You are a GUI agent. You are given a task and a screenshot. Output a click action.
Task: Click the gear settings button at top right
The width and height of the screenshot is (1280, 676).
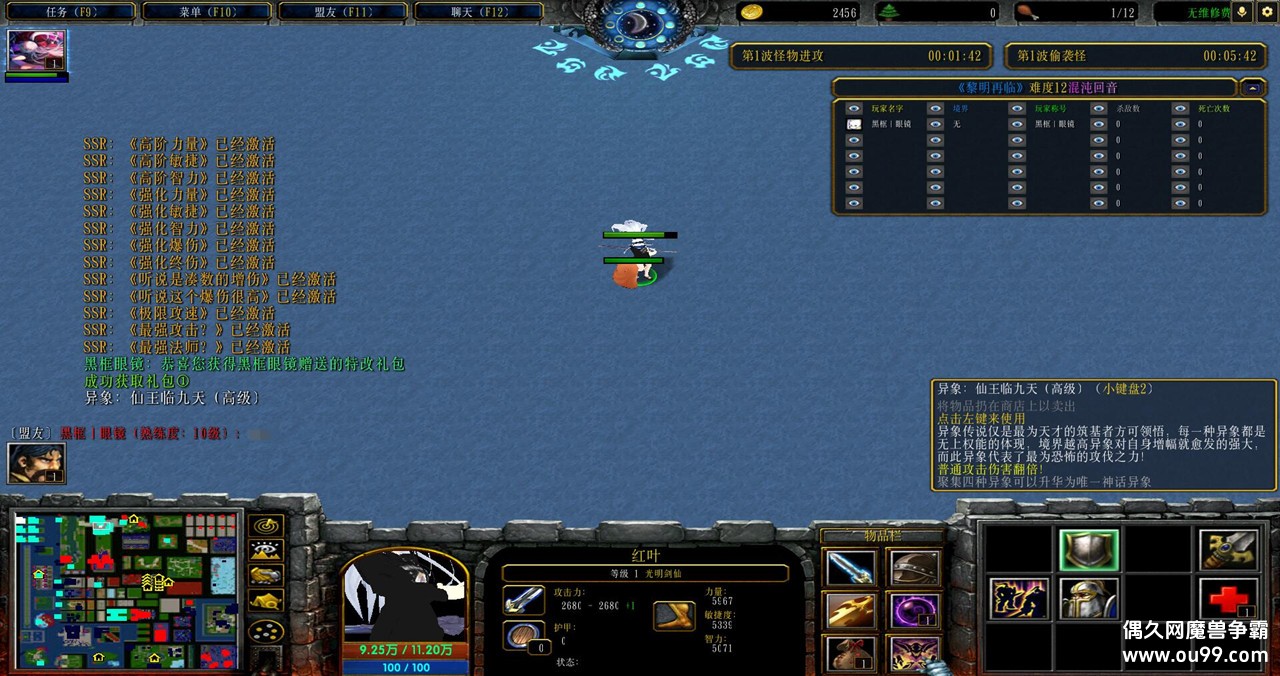(1266, 12)
